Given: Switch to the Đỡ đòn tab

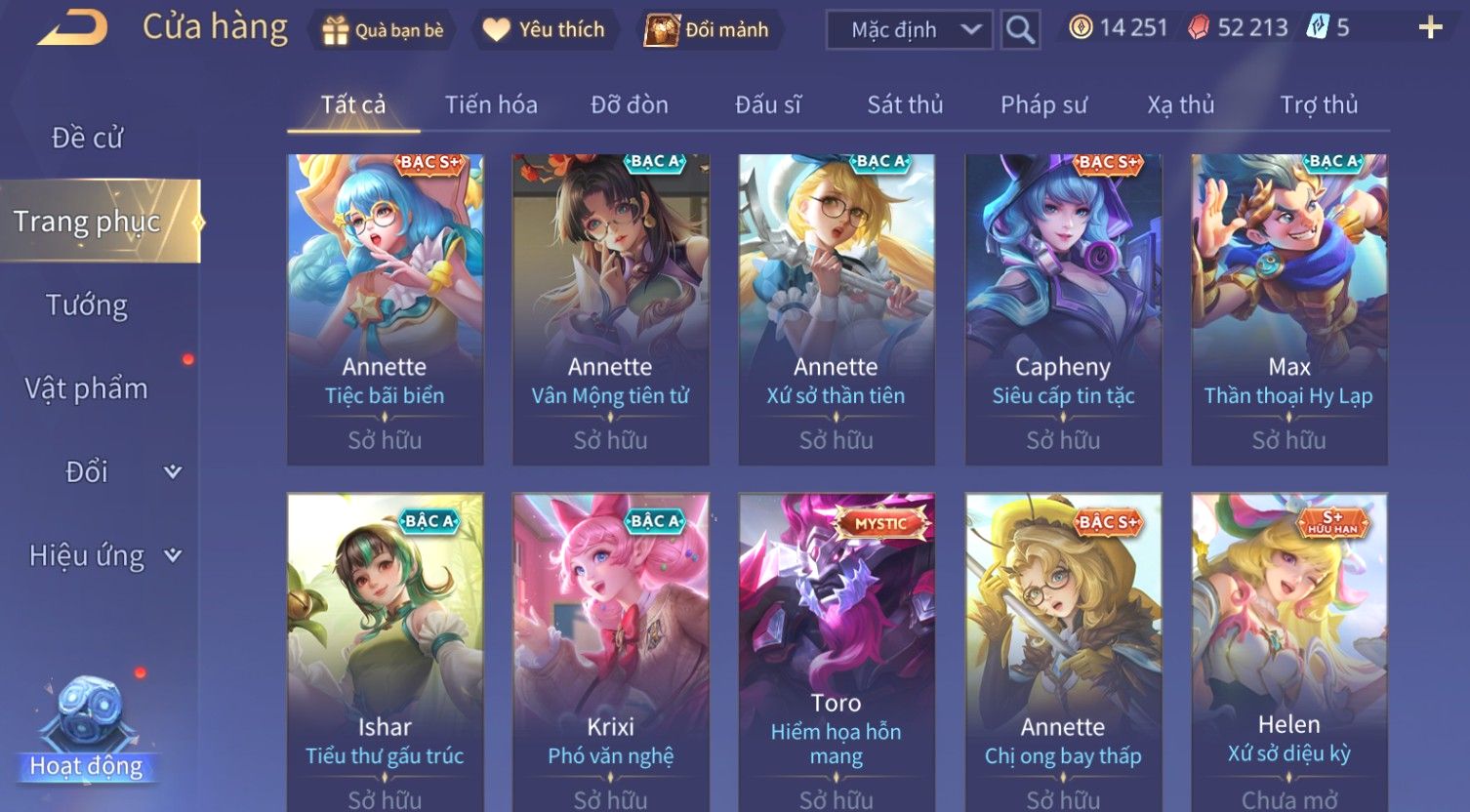Looking at the screenshot, I should pos(630,104).
